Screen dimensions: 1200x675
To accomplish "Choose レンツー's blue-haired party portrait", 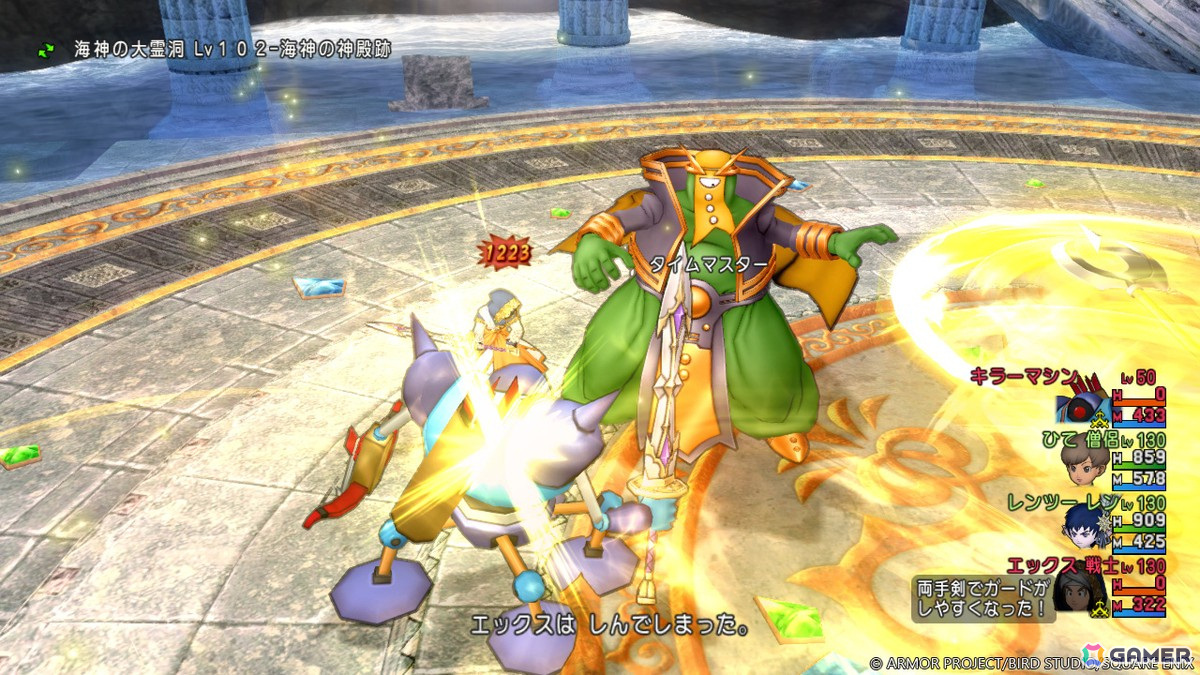I will (x=1084, y=527).
